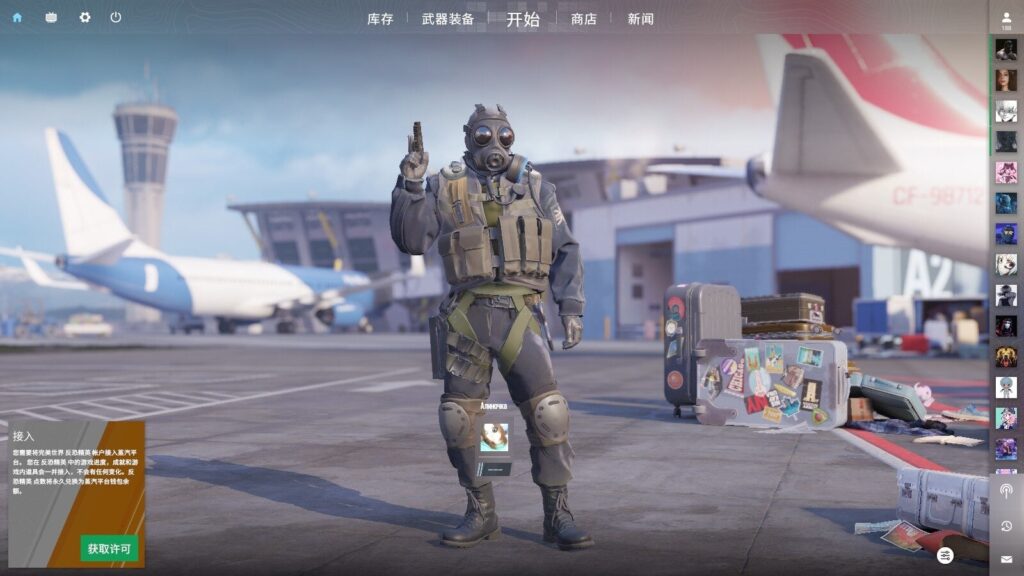1024x576 pixels.
Task: Open the watch TV icon
Action: pos(51,18)
